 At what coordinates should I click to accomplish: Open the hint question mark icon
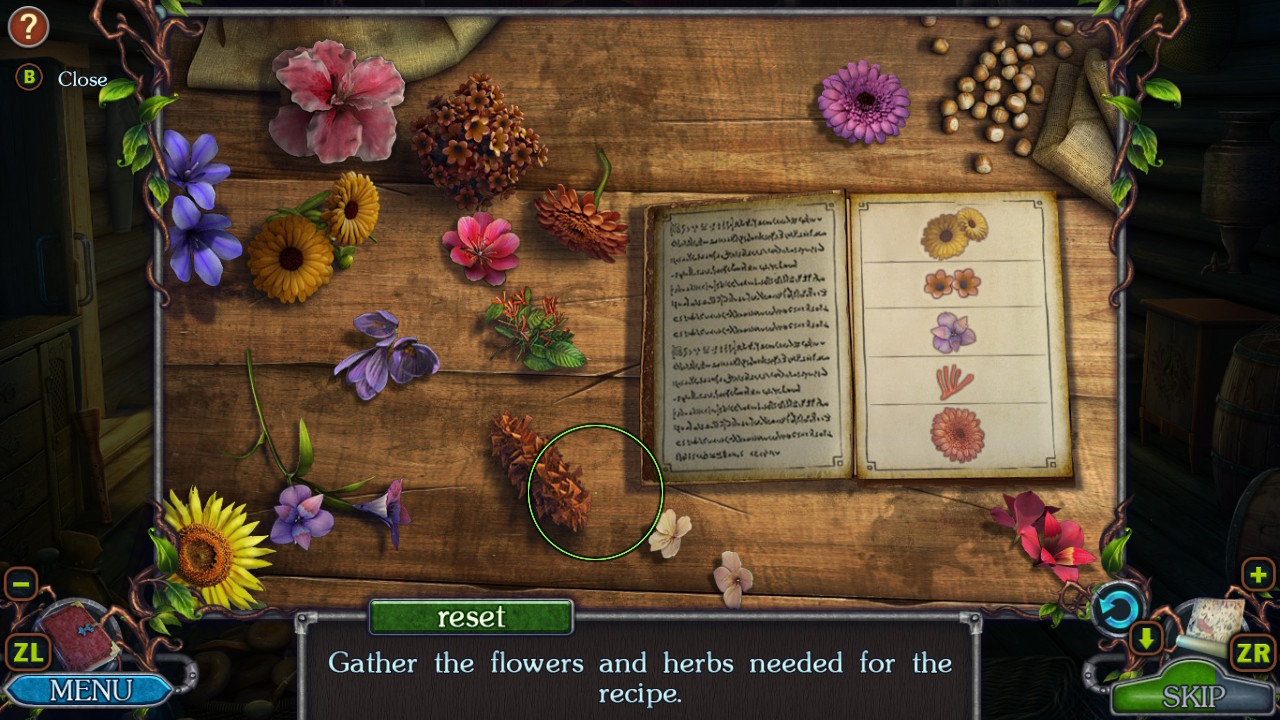28,27
